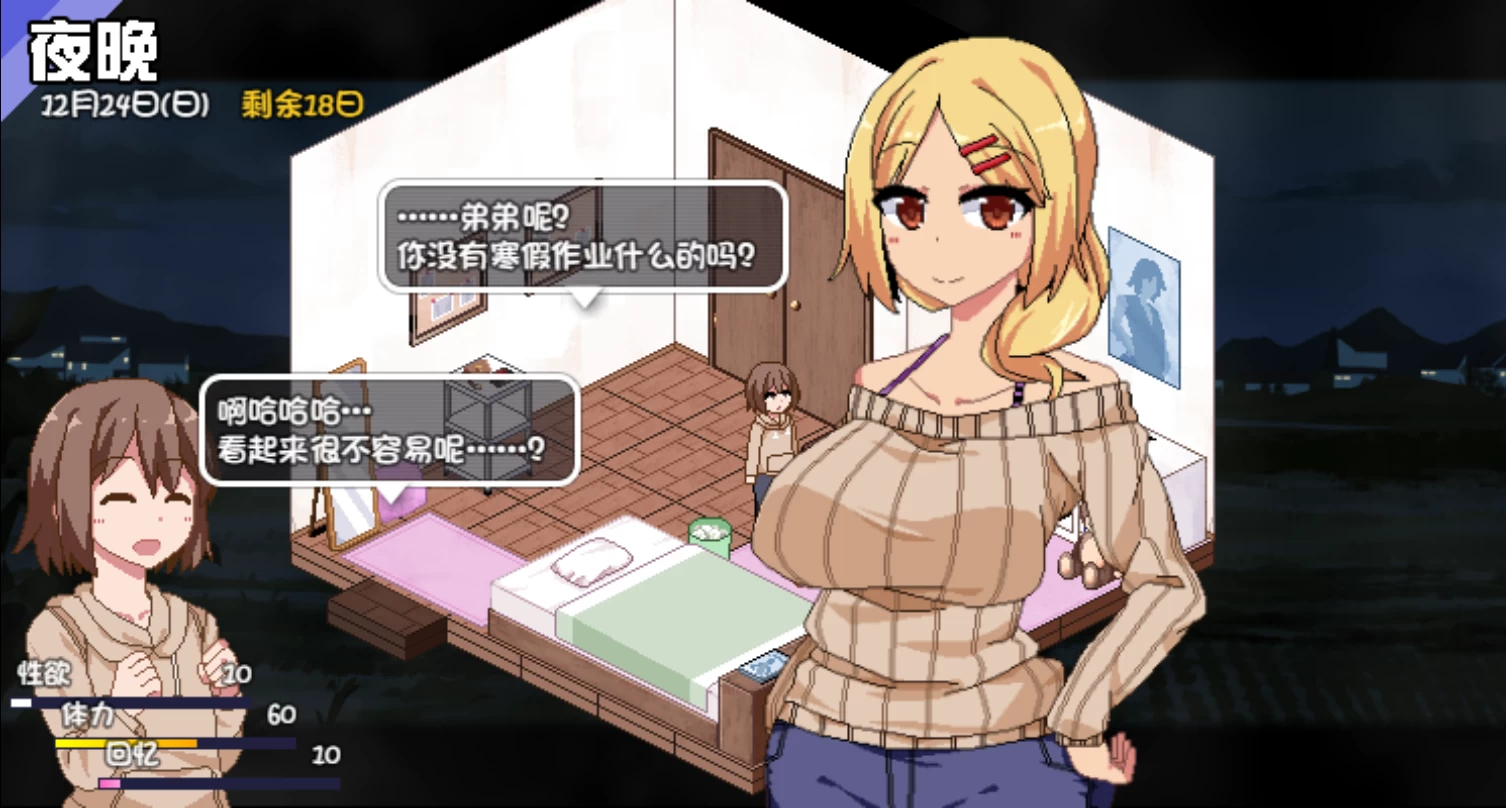This screenshot has width=1506, height=808.
Task: Click the 回忆 memory stat label
Action: click(x=131, y=757)
